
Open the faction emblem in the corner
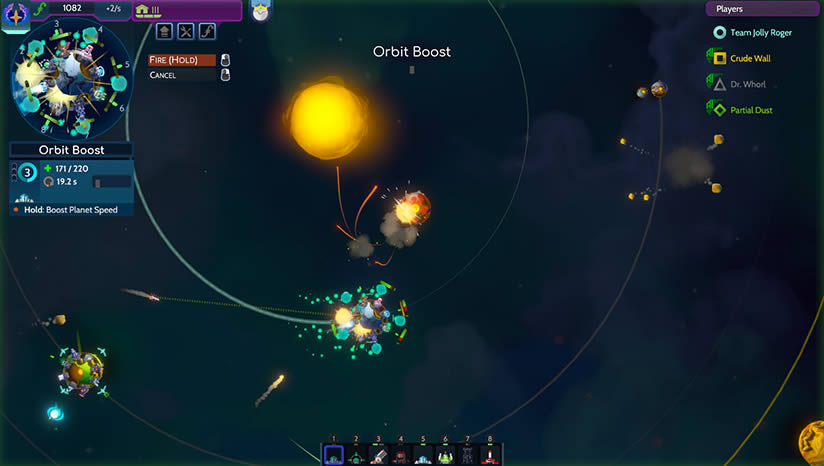16,13
